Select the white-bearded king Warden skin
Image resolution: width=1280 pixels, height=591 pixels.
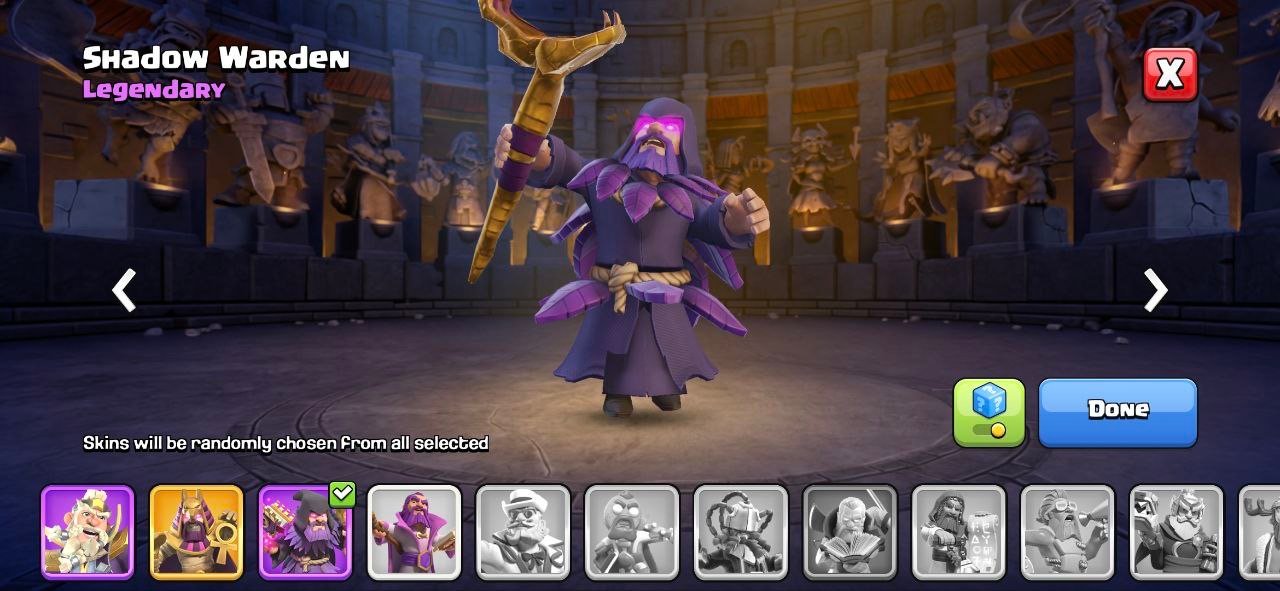coord(87,532)
